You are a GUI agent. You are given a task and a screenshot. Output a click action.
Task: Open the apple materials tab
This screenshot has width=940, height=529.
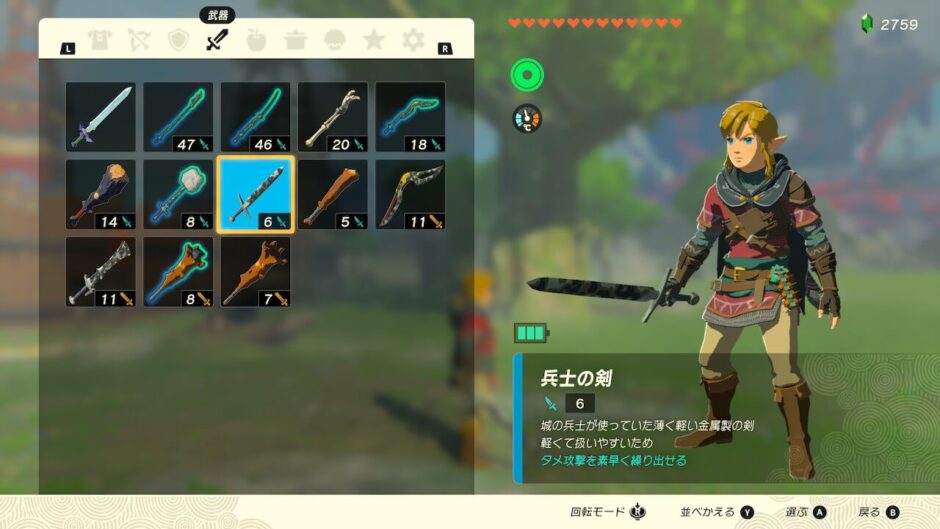pos(256,41)
